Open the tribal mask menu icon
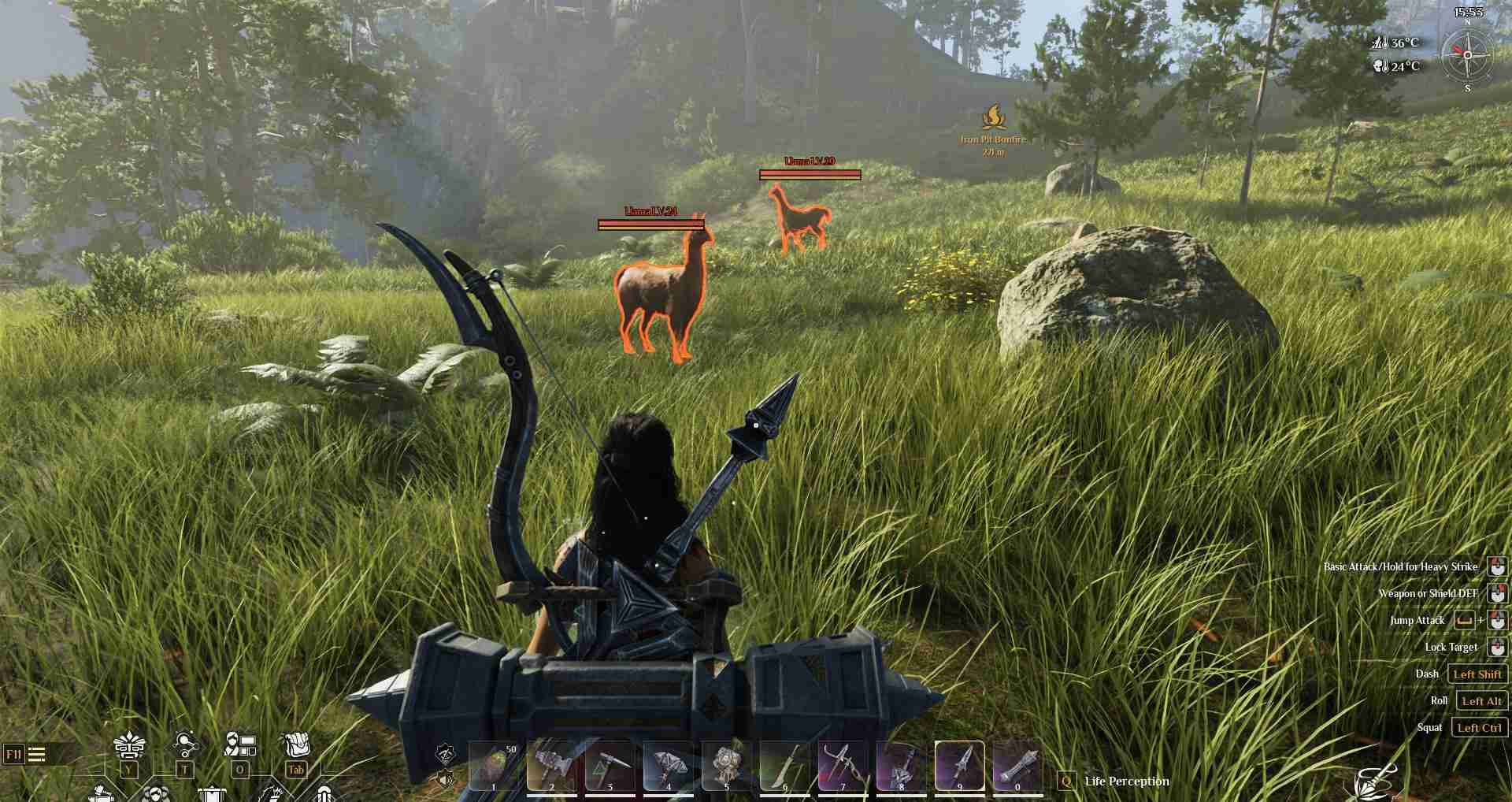 tap(128, 746)
